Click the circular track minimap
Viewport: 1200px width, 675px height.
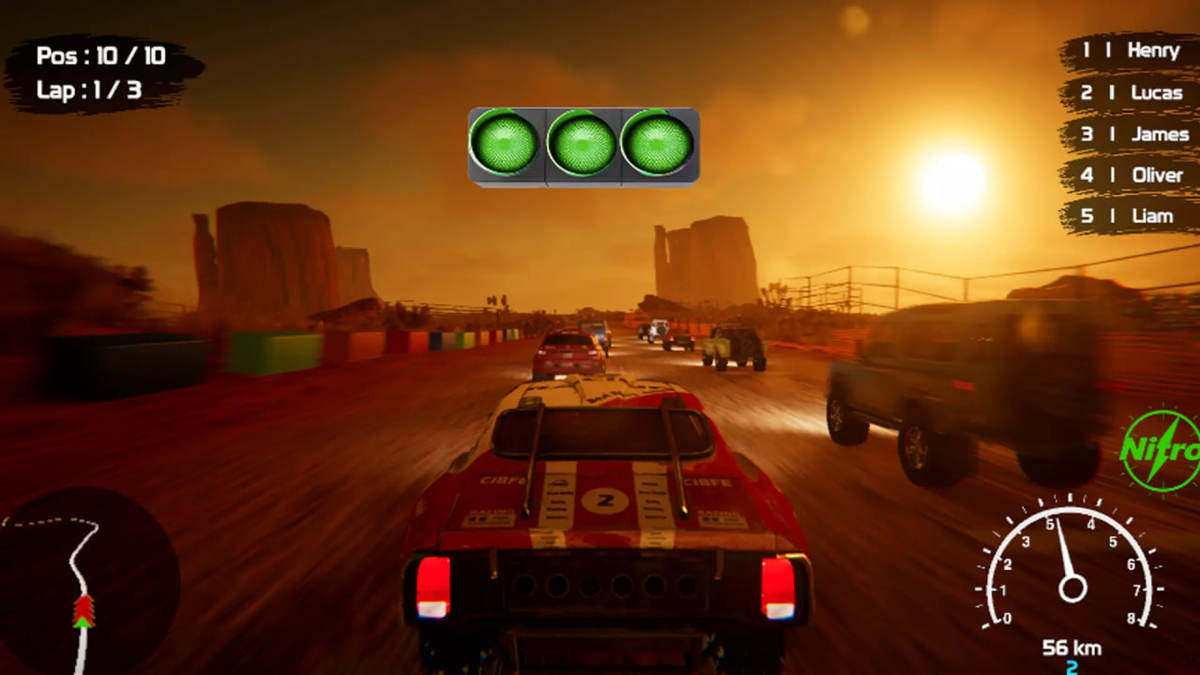coord(88,580)
